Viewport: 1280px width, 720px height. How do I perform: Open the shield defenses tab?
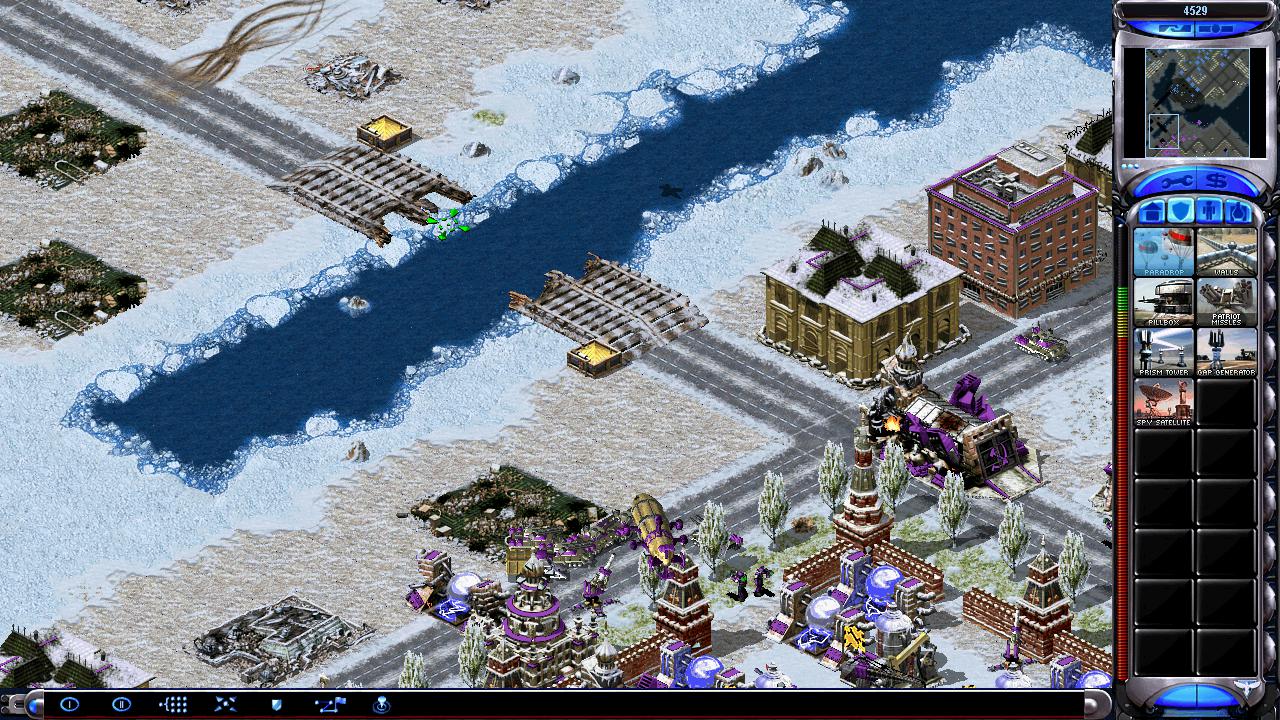click(x=1179, y=212)
